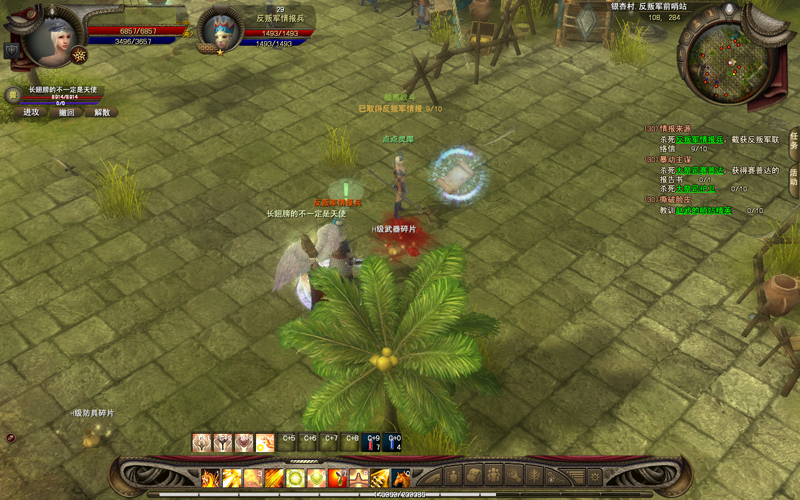Select the 撤回 (recall) pet button

67,113
